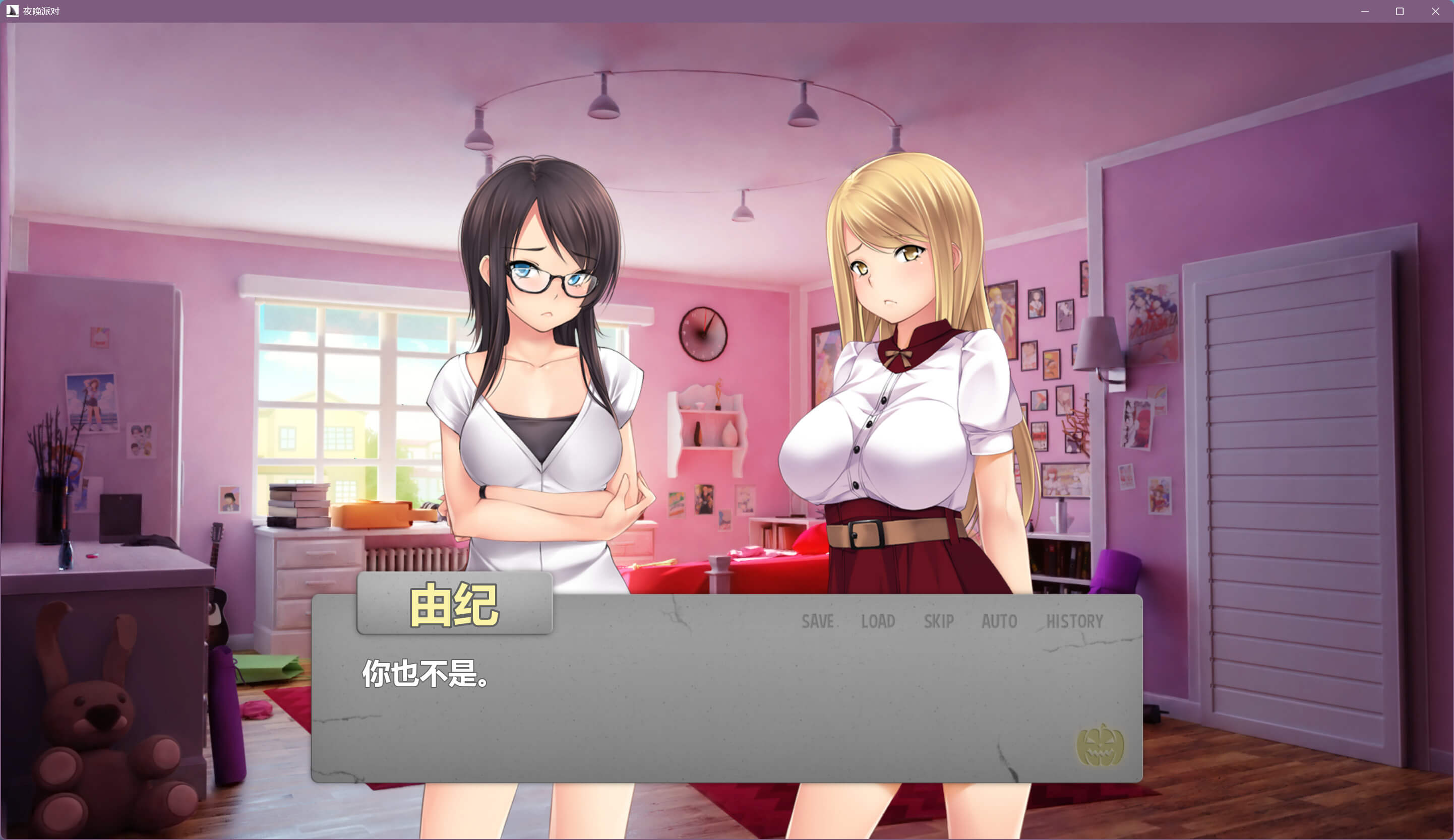1454x840 pixels.
Task: Activate SKIP to fast-forward dialogue
Action: (x=938, y=621)
